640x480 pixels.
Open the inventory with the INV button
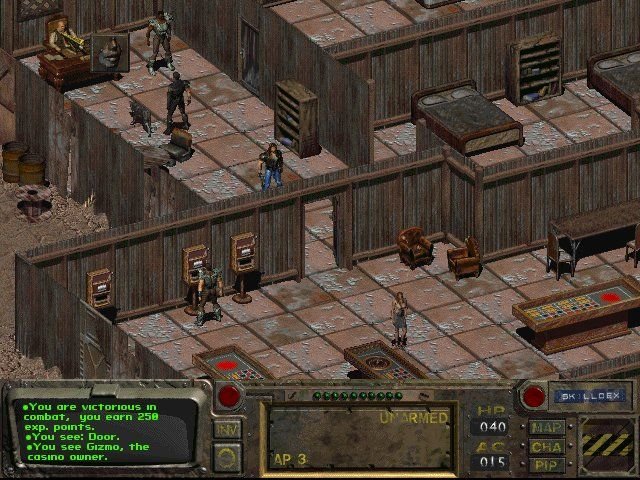227,430
